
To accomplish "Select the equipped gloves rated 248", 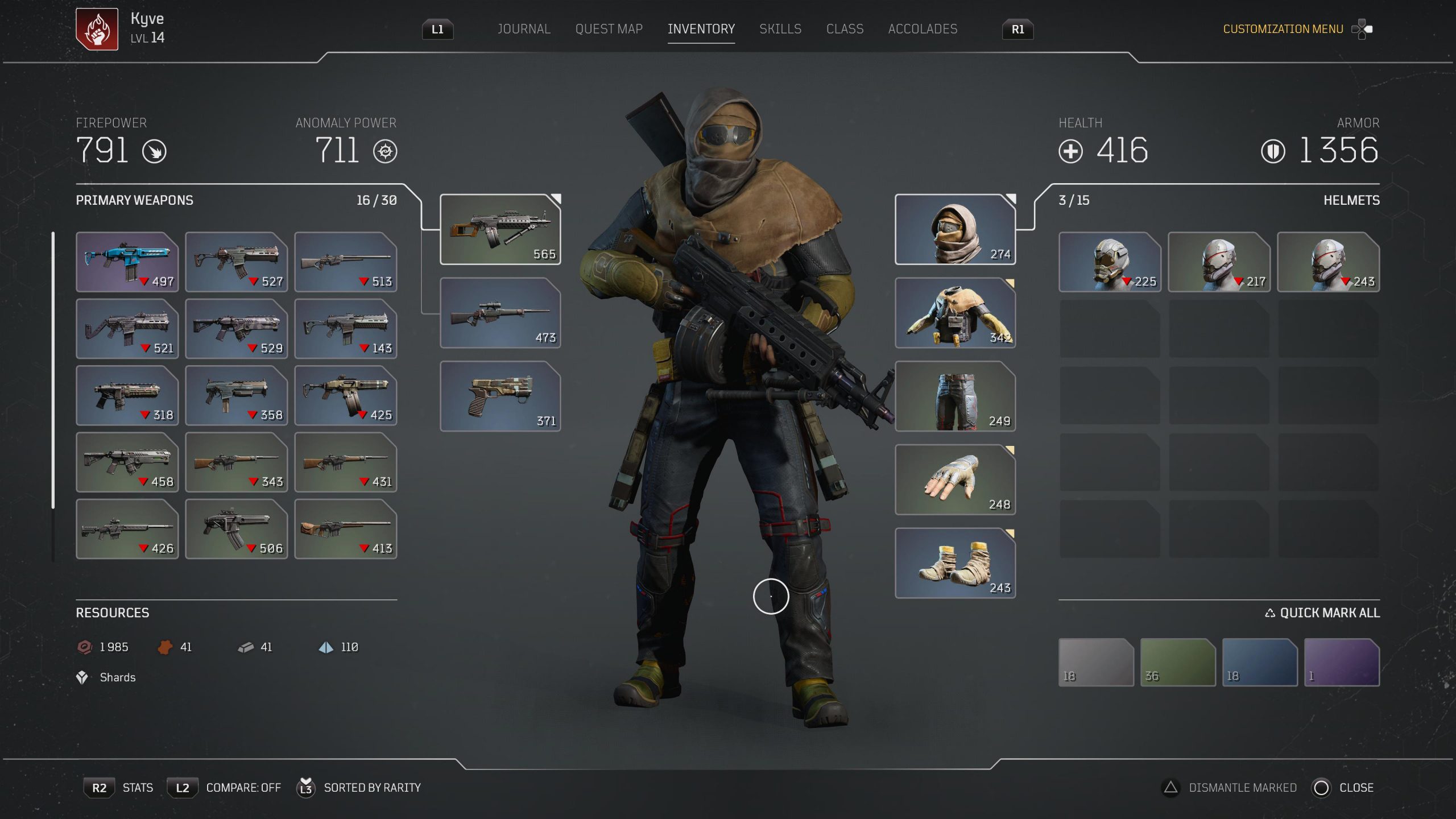I will (x=955, y=479).
